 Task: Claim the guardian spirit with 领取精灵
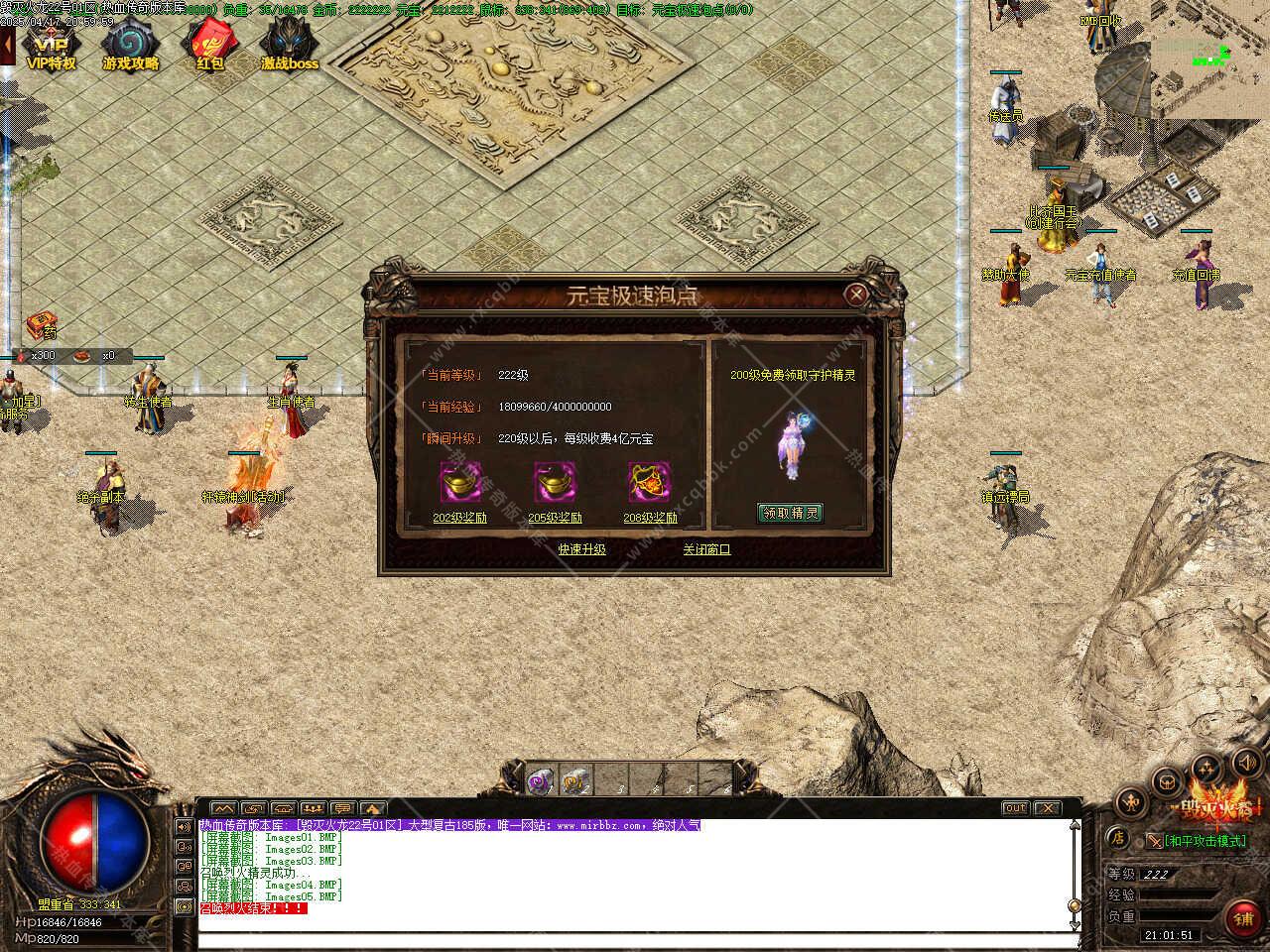click(x=791, y=513)
